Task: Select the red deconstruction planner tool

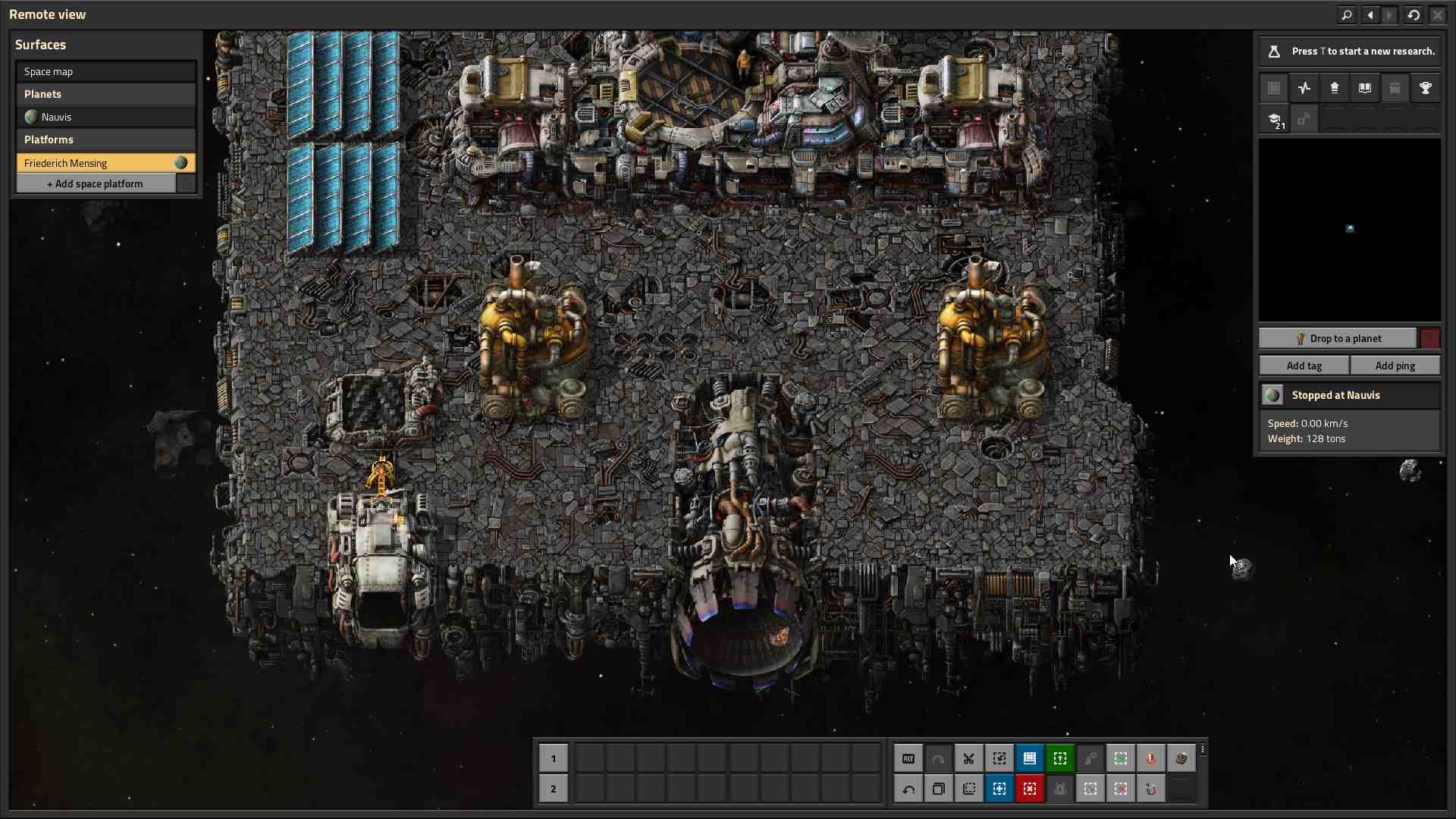Action: [1029, 789]
